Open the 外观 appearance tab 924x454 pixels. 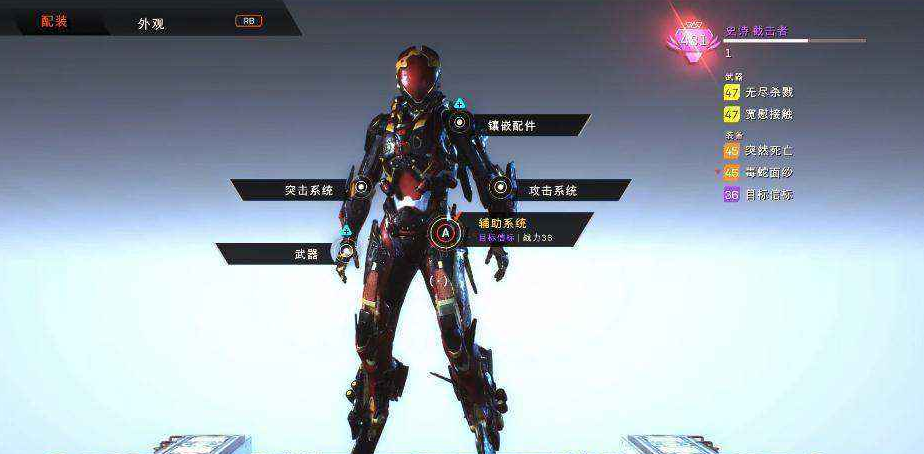[151, 22]
